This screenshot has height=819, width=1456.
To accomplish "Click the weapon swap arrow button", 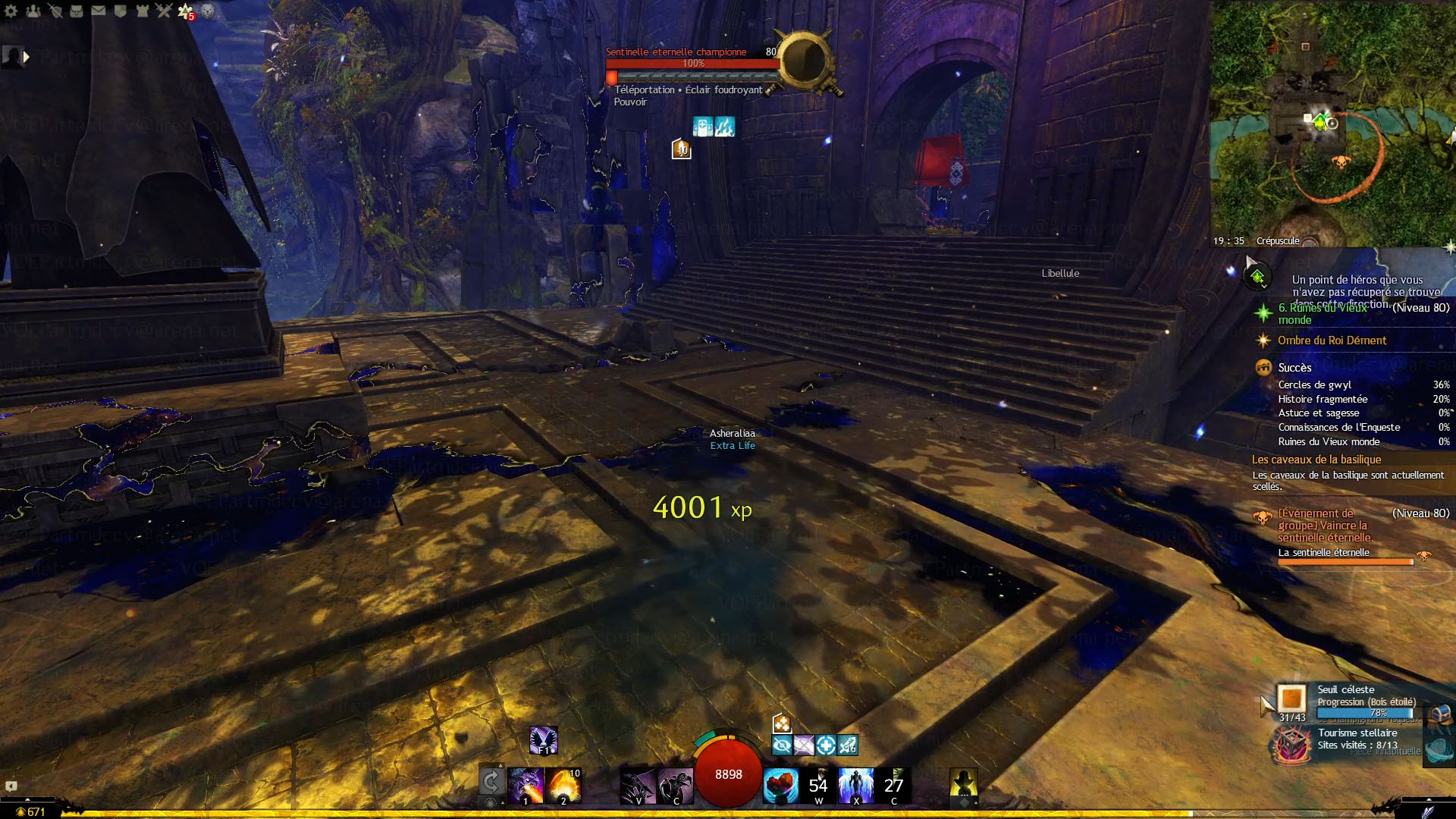I will (491, 781).
